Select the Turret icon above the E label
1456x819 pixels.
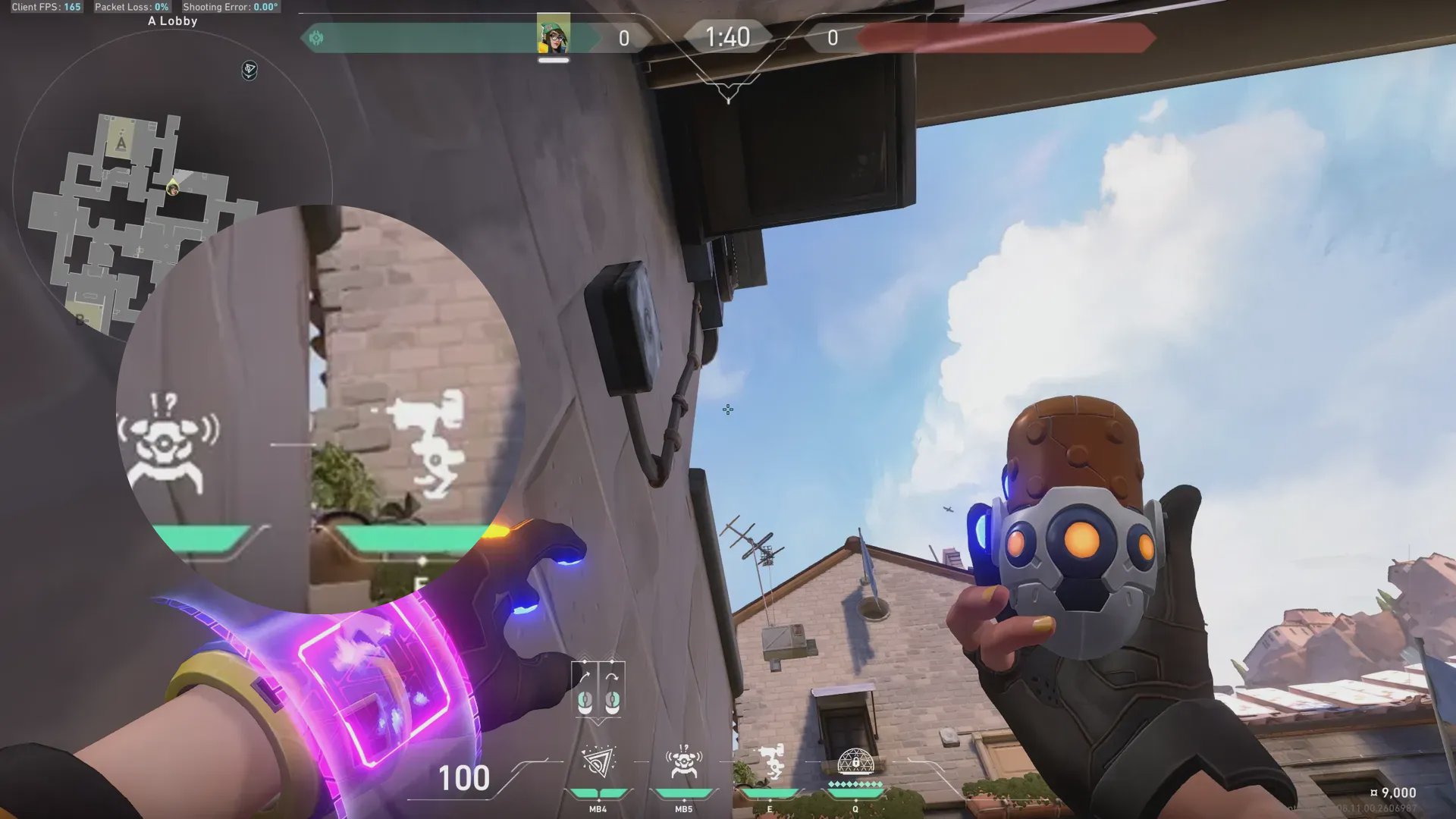(770, 762)
